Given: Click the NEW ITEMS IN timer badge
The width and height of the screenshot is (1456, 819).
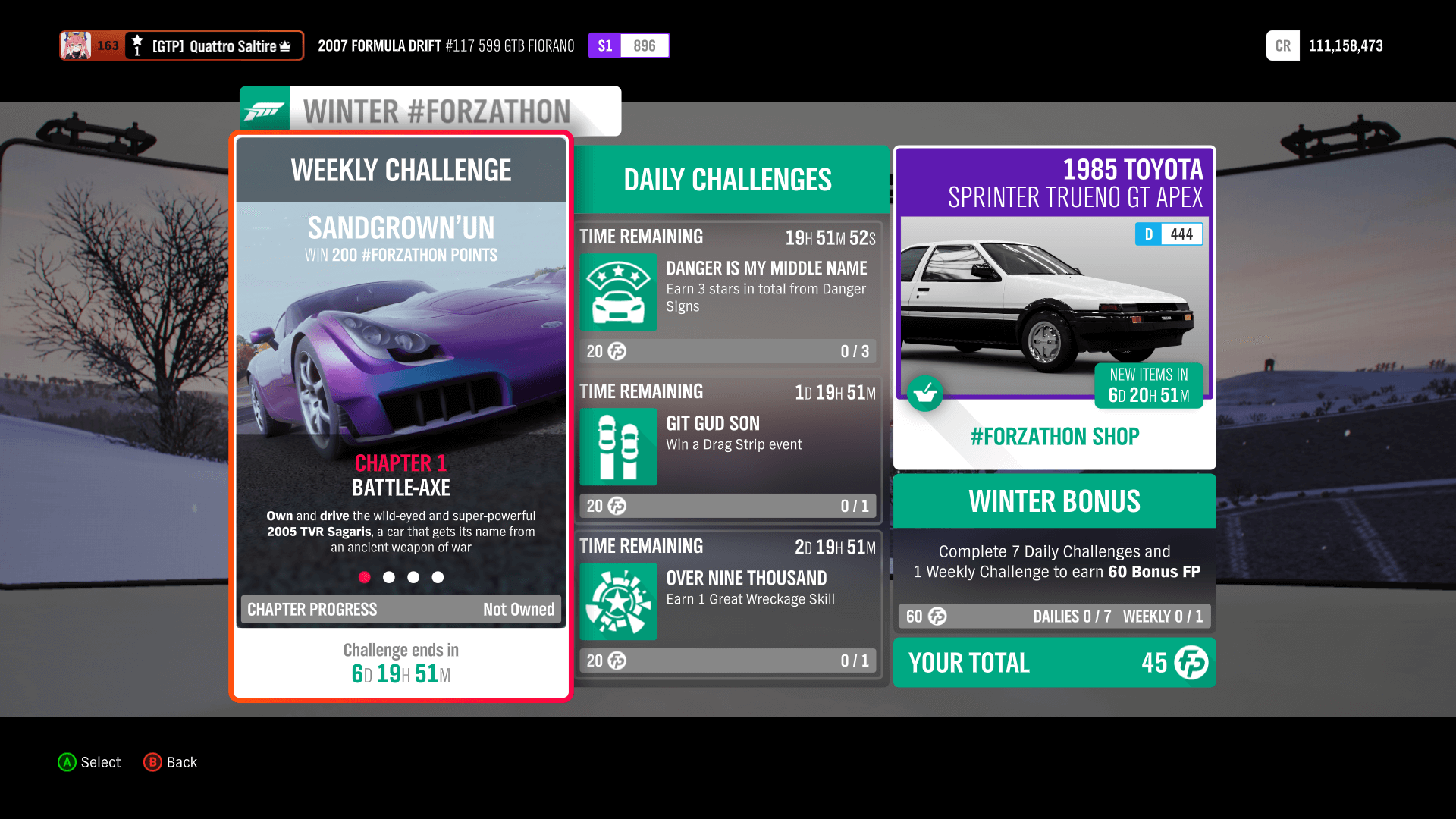Looking at the screenshot, I should (1148, 386).
